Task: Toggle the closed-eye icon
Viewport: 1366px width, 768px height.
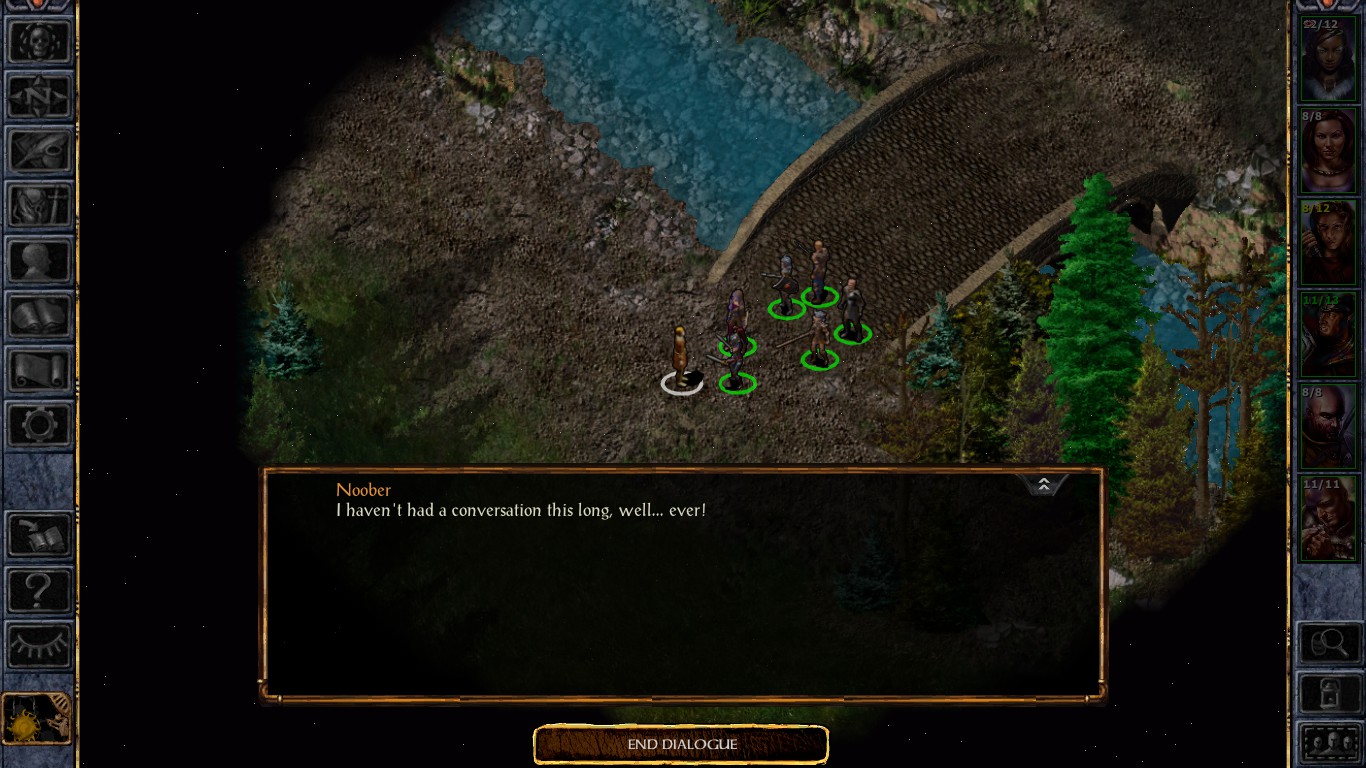Action: (x=39, y=645)
